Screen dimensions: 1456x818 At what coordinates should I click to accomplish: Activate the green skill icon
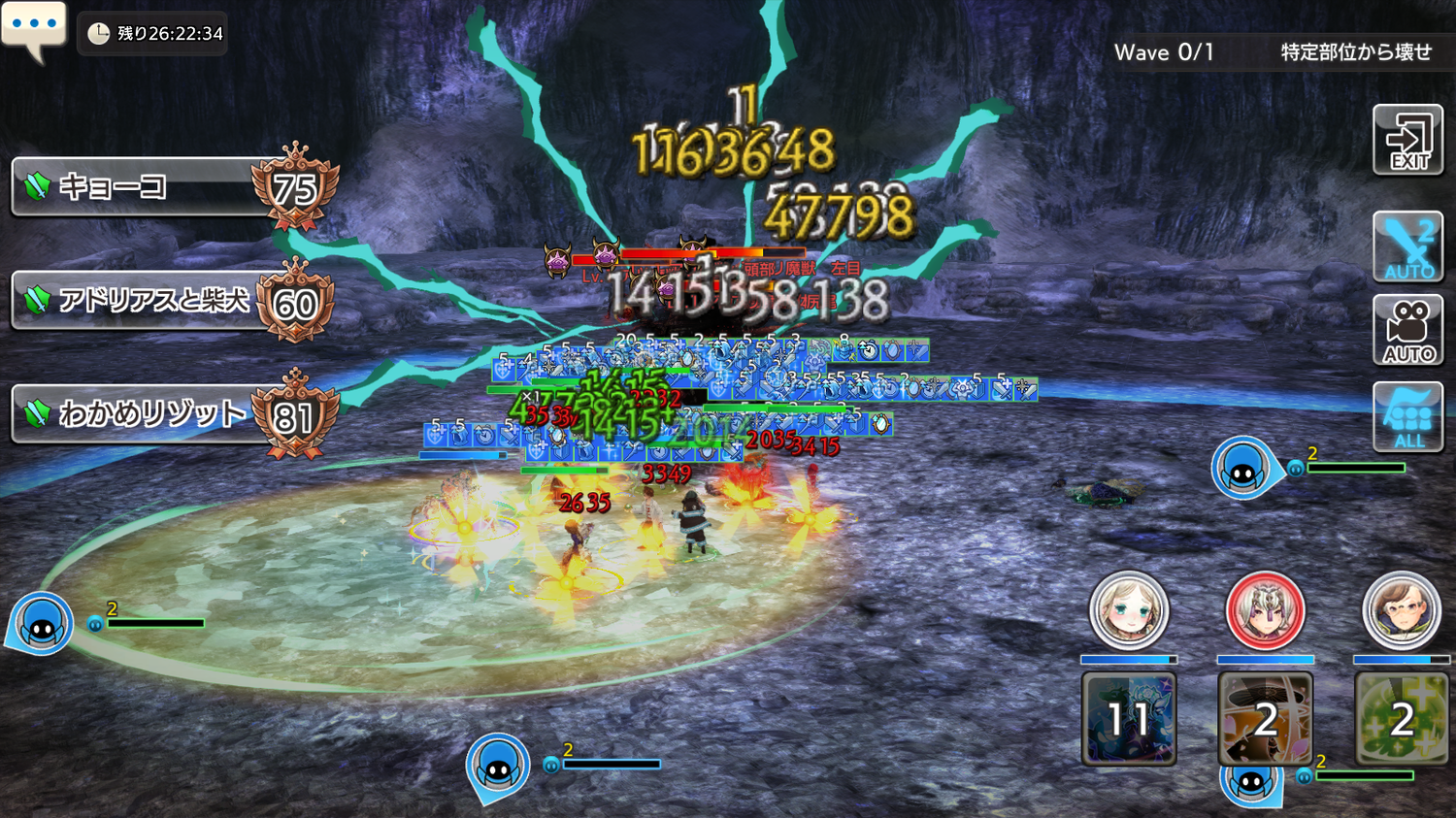point(1401,719)
